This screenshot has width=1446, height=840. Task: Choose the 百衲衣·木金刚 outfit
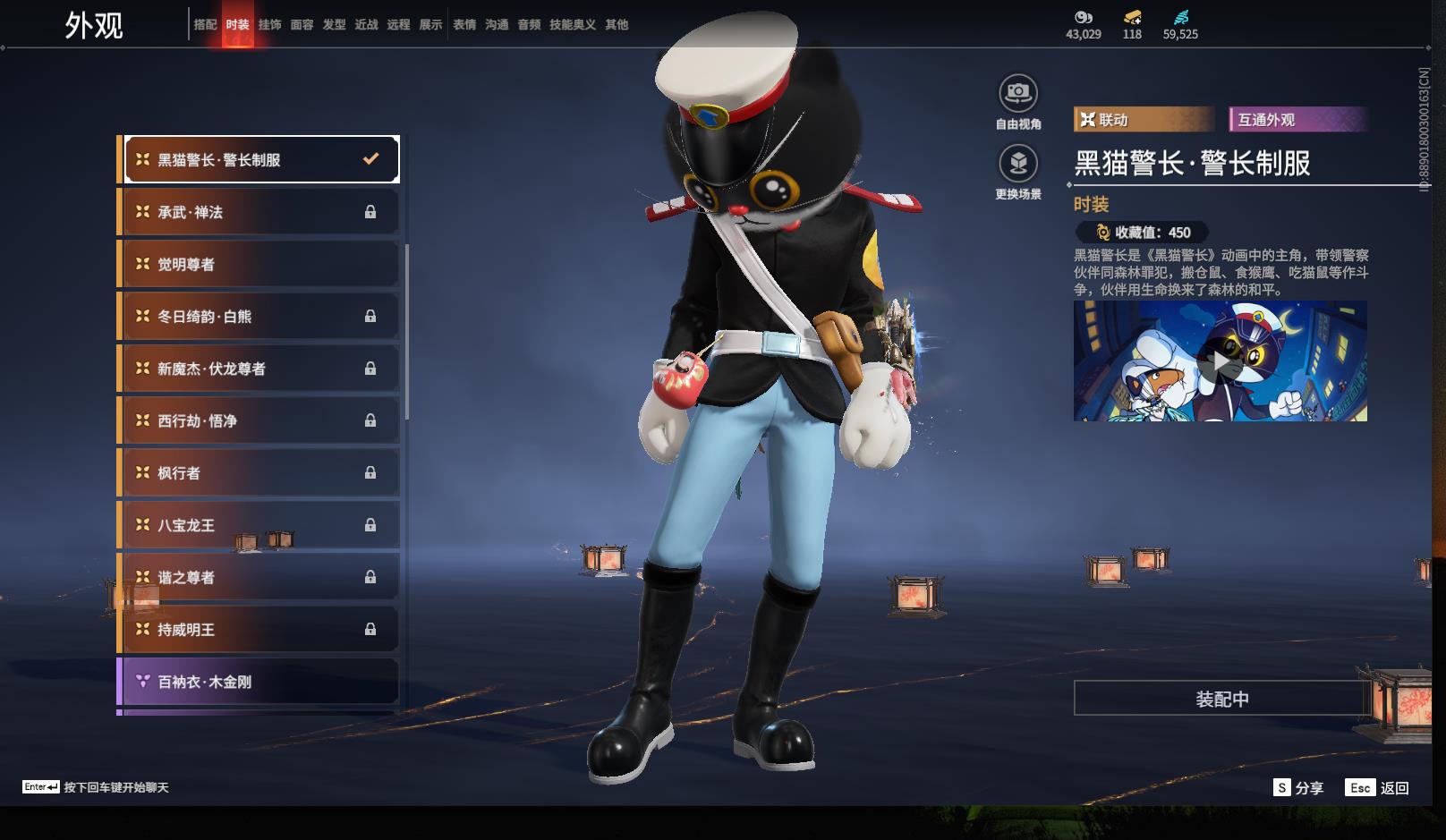[x=259, y=682]
